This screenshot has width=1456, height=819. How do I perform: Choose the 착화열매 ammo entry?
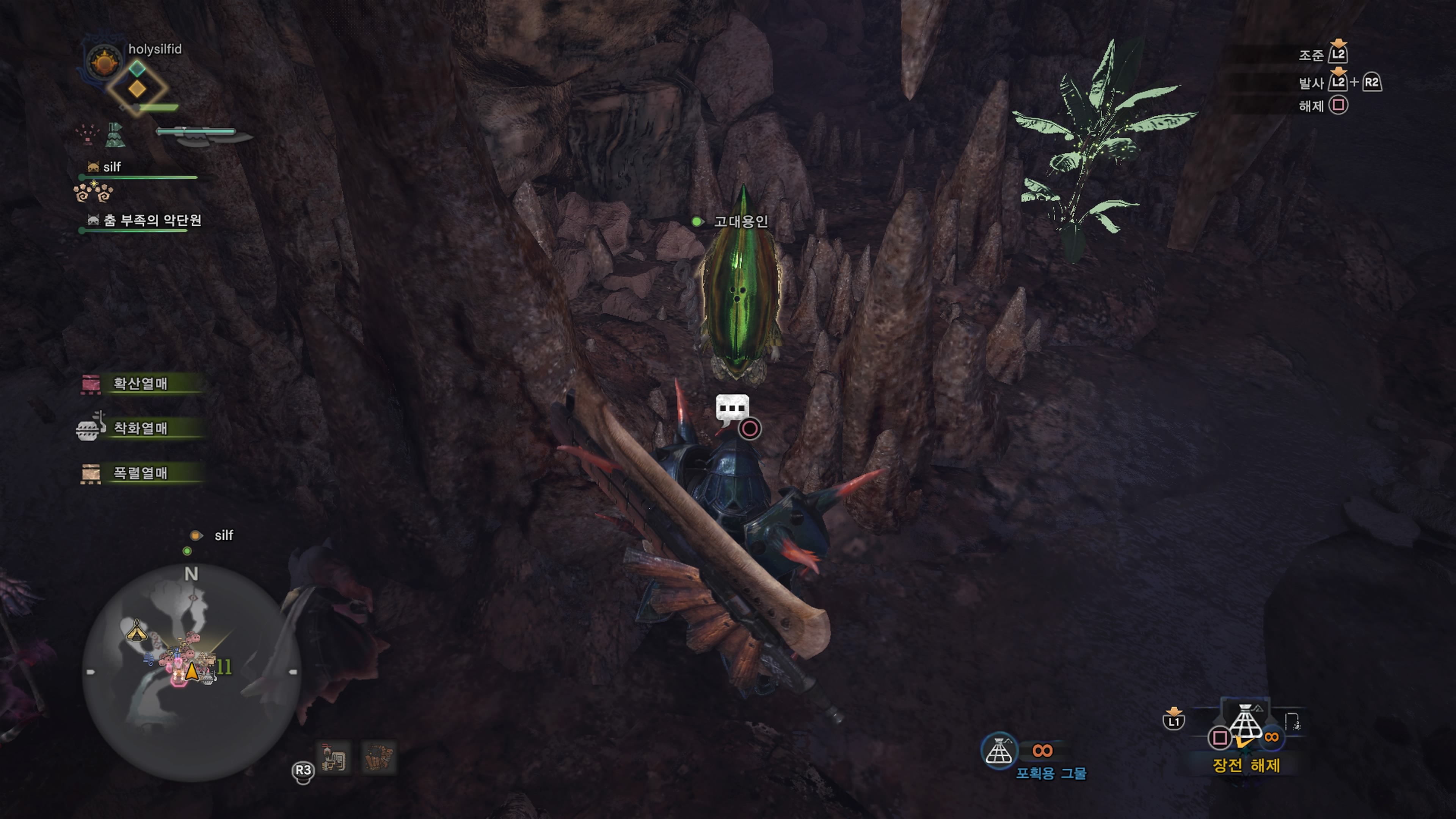(x=140, y=428)
